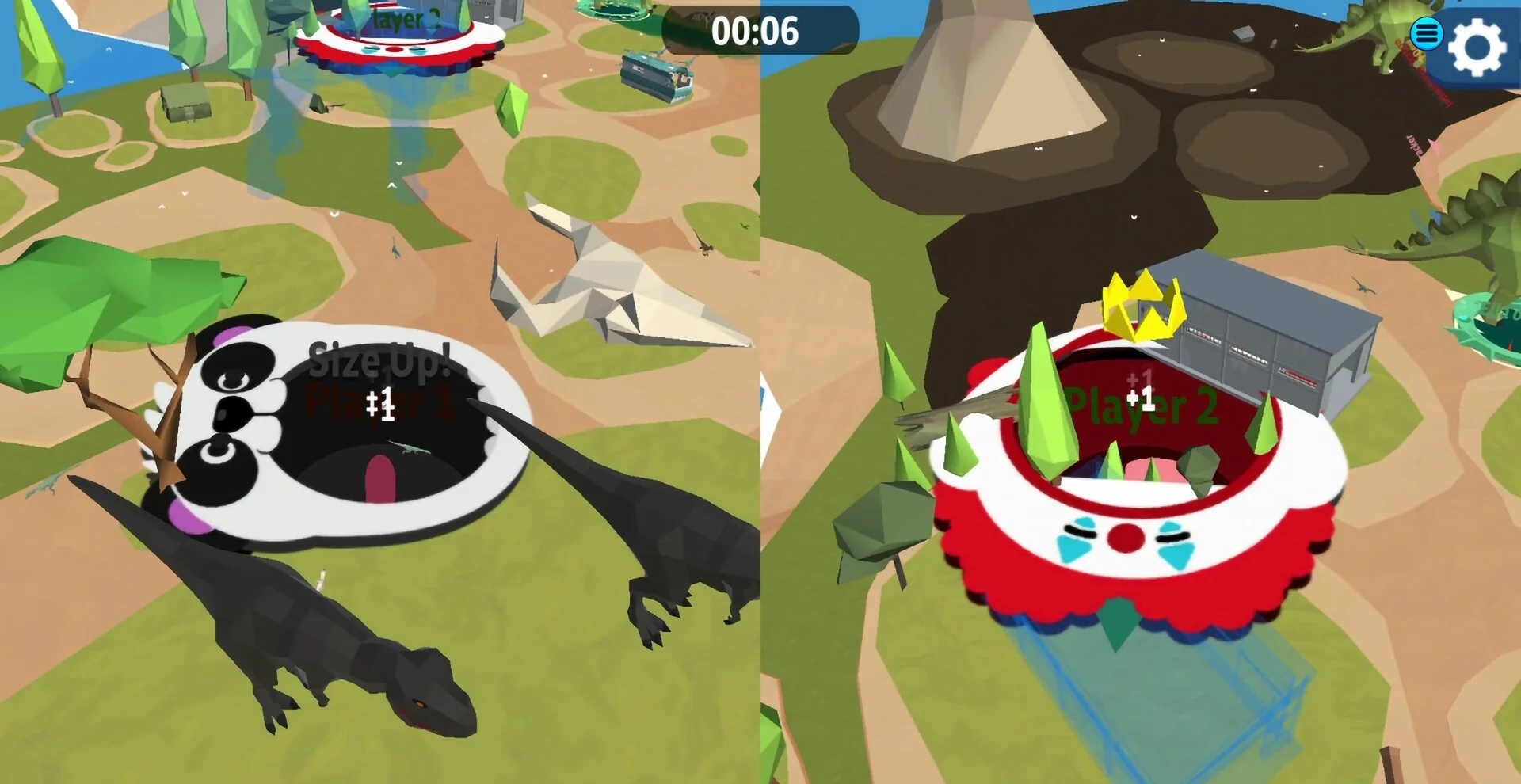Screen dimensions: 1521x784
Task: Open the settings gear menu
Action: click(1477, 46)
